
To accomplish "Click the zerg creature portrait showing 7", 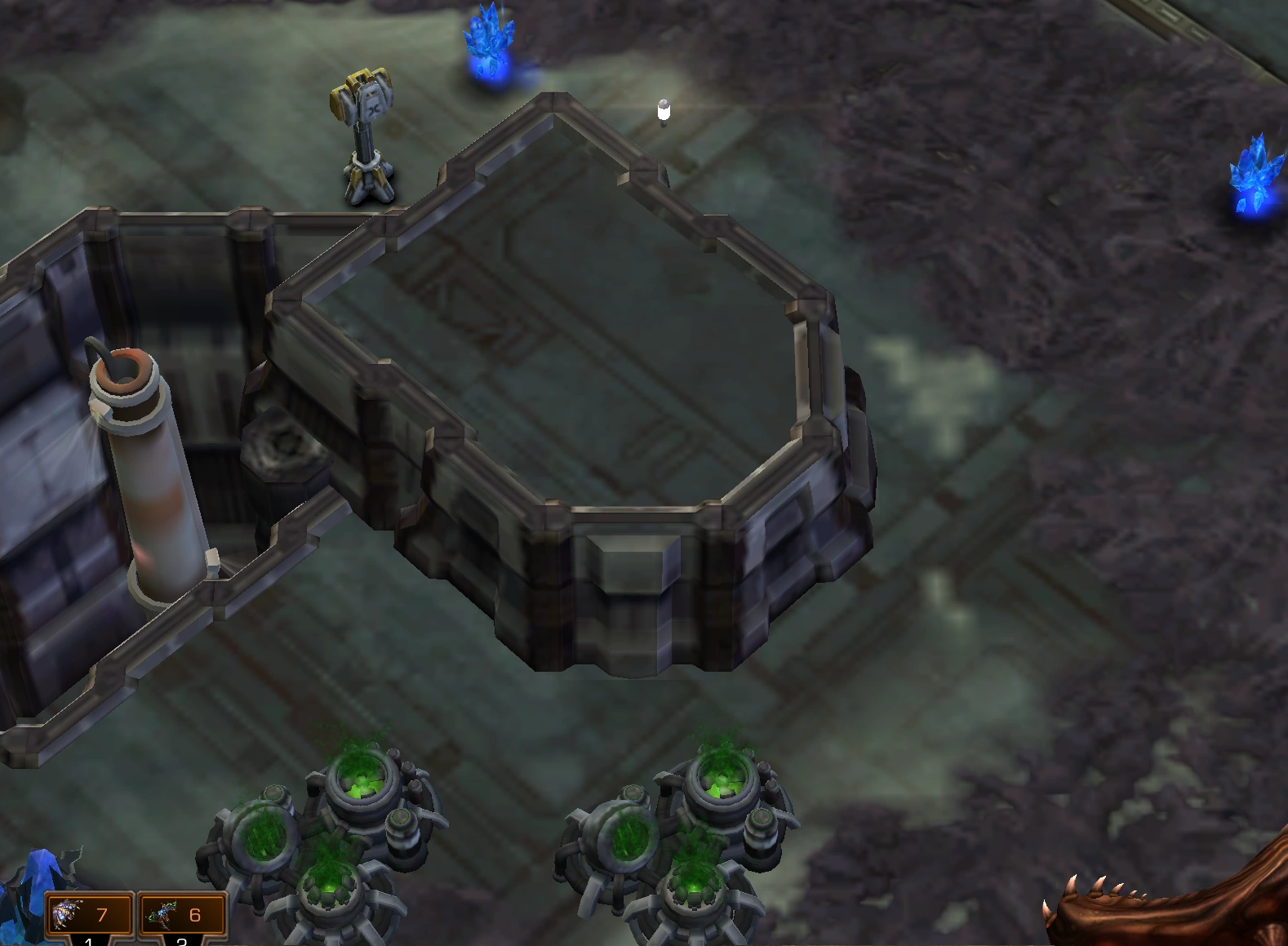I will click(x=65, y=916).
